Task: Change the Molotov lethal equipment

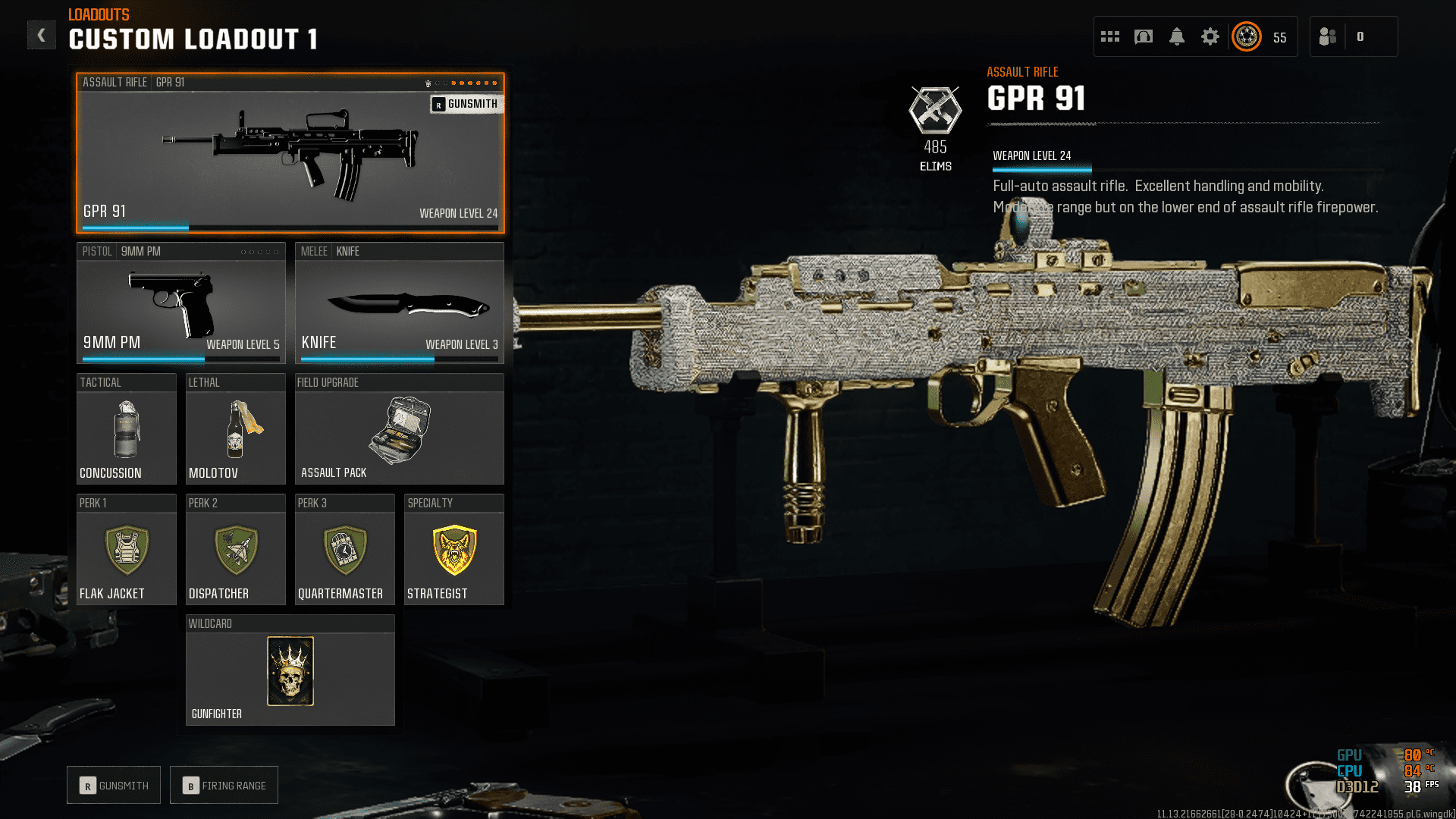Action: [x=235, y=429]
